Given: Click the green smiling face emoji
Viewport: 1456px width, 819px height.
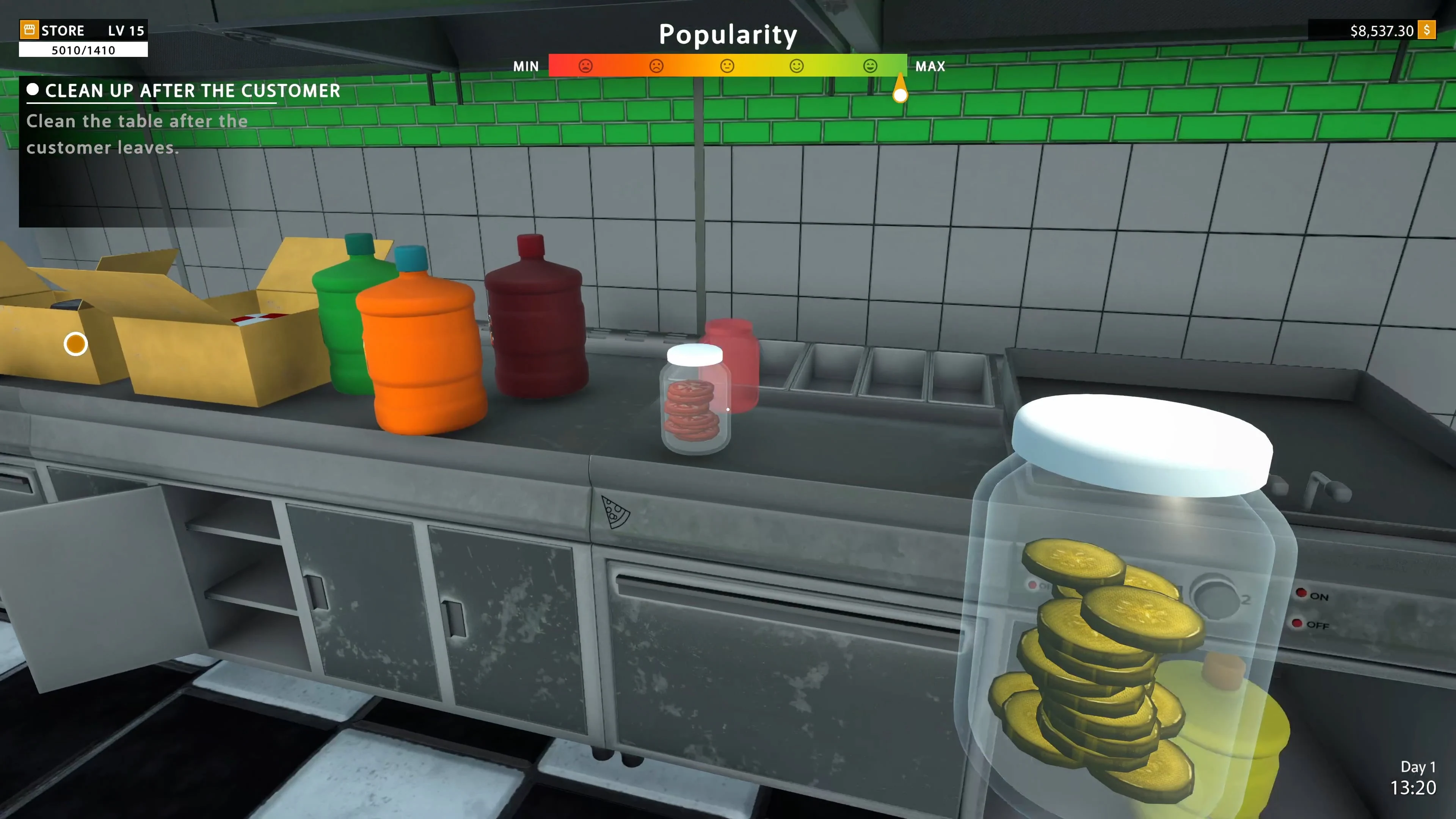Looking at the screenshot, I should tap(797, 66).
